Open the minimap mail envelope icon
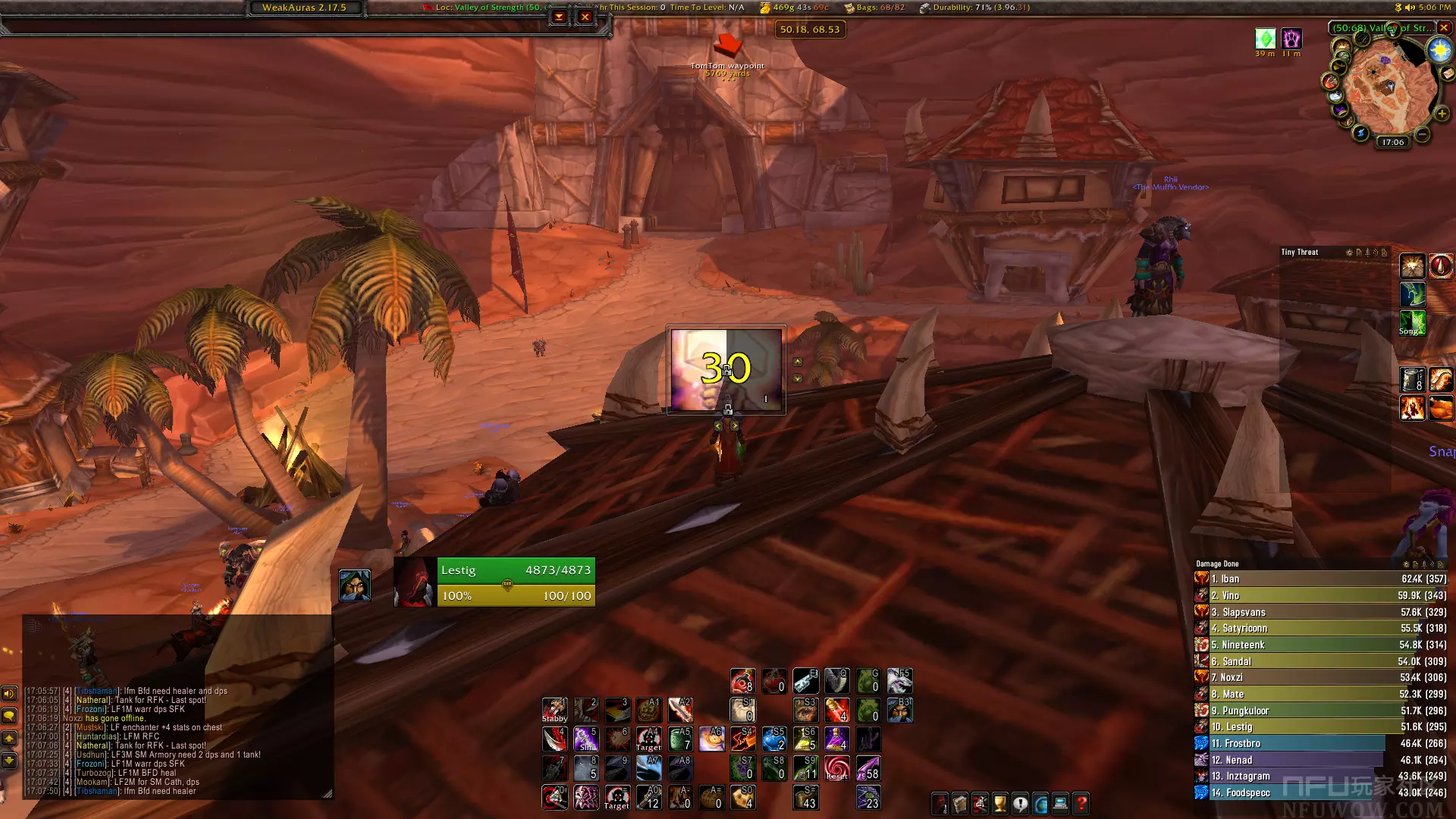Screen dimensions: 1456x819 1448,74
